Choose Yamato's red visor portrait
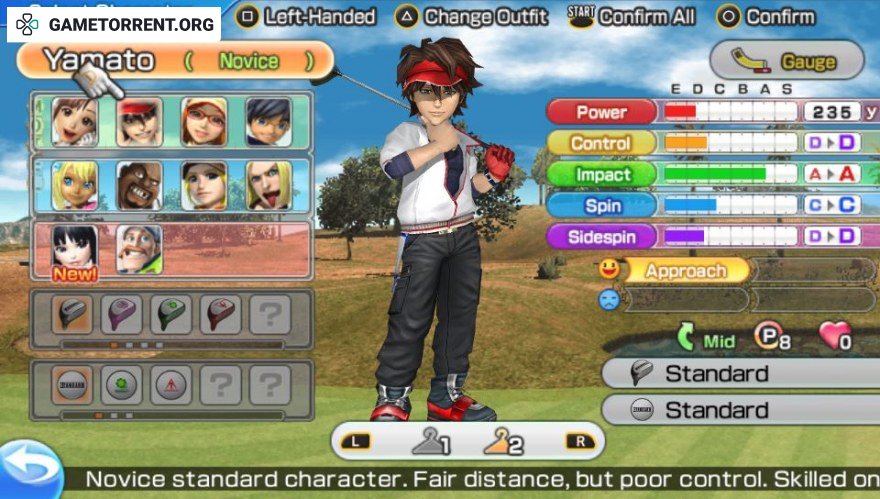The width and height of the screenshot is (880, 499). pyautogui.click(x=139, y=122)
